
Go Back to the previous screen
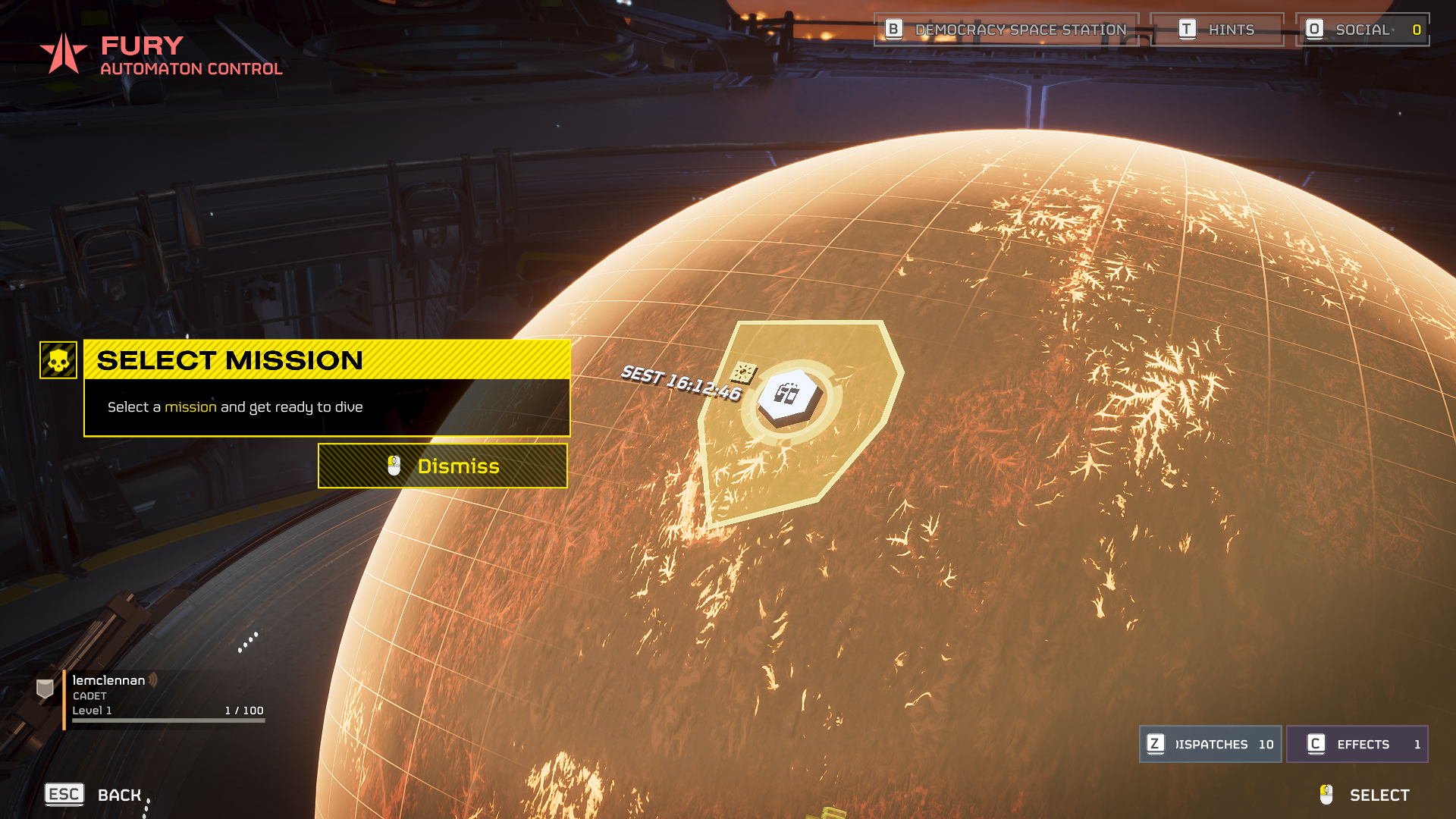(x=94, y=794)
